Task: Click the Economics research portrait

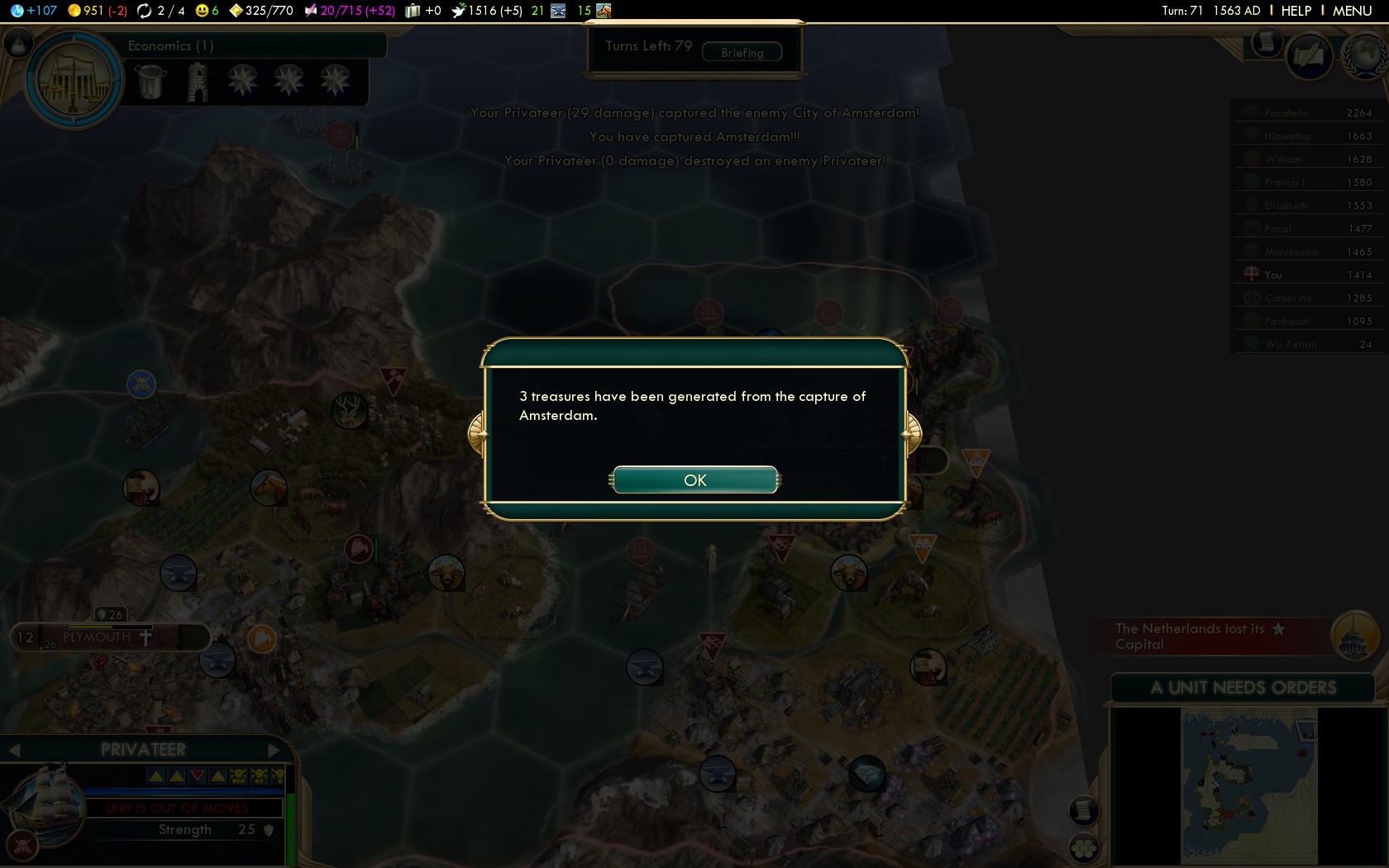Action: pyautogui.click(x=74, y=81)
